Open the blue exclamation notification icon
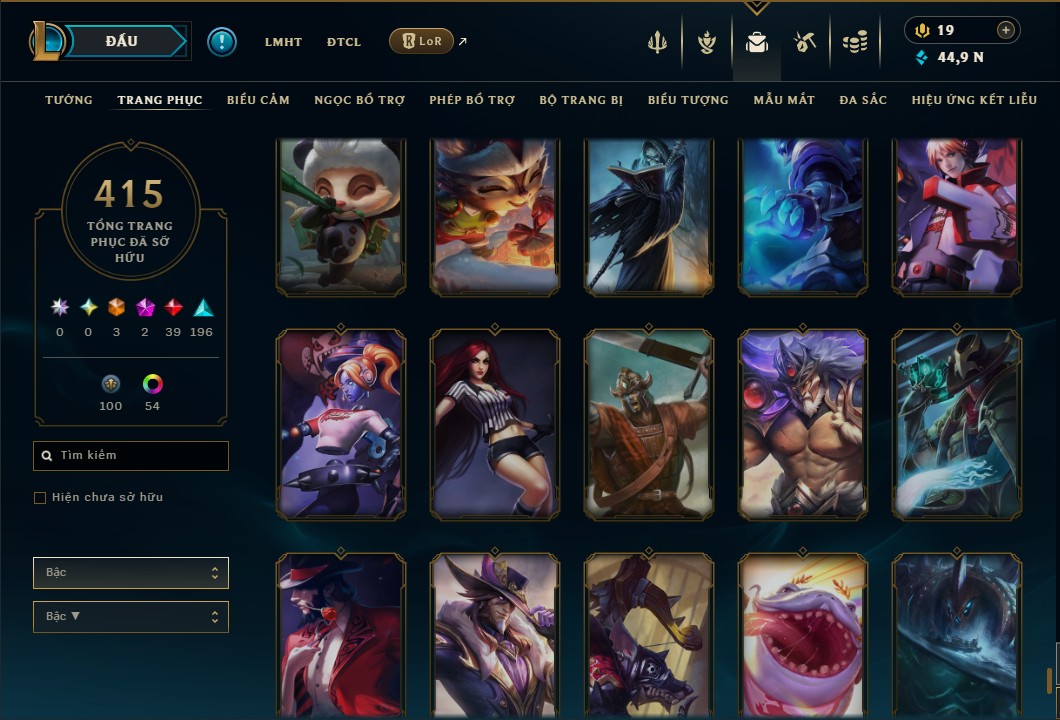Viewport: 1060px width, 720px height. 222,41
